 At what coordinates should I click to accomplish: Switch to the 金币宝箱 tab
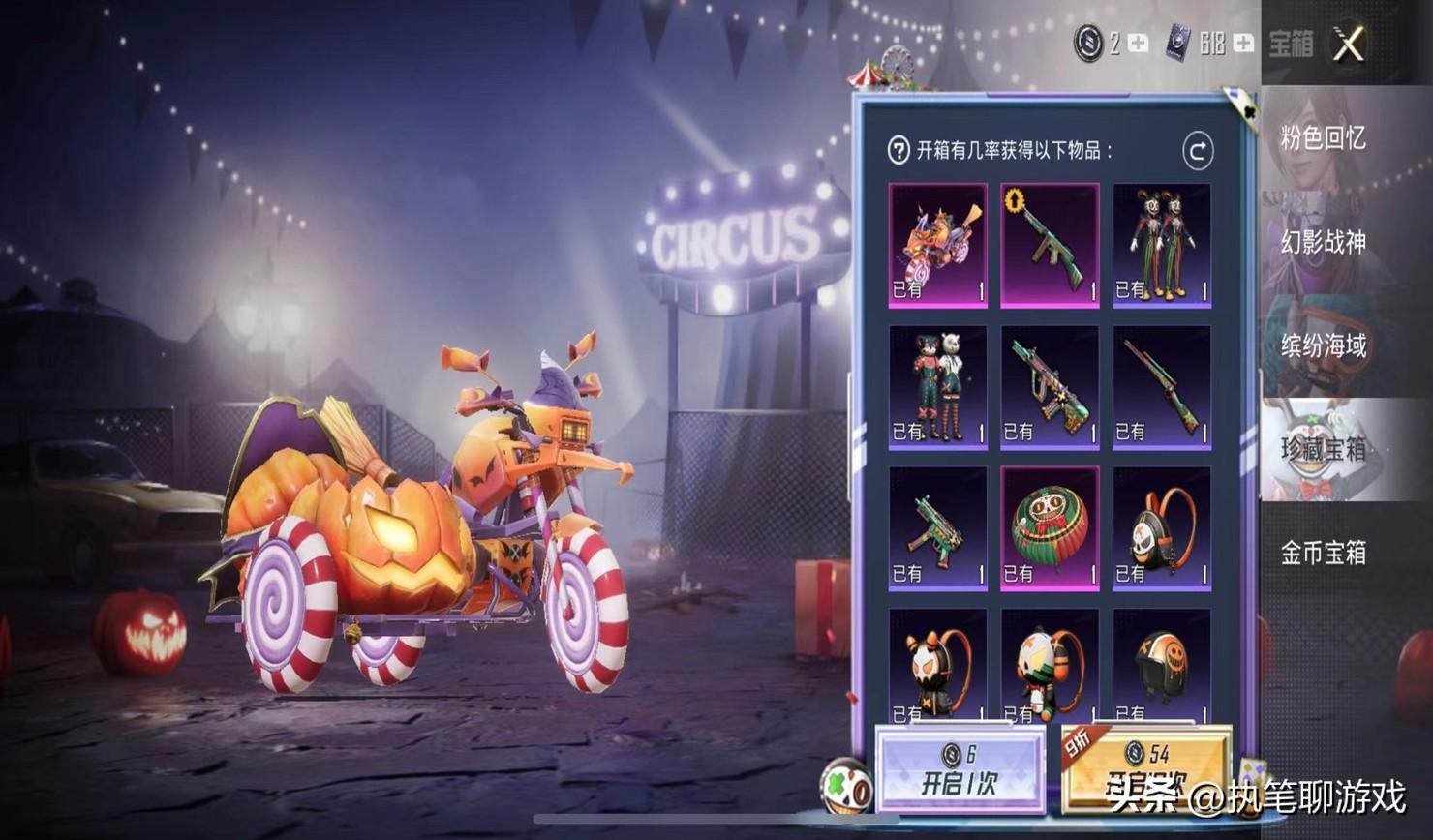pyautogui.click(x=1323, y=553)
